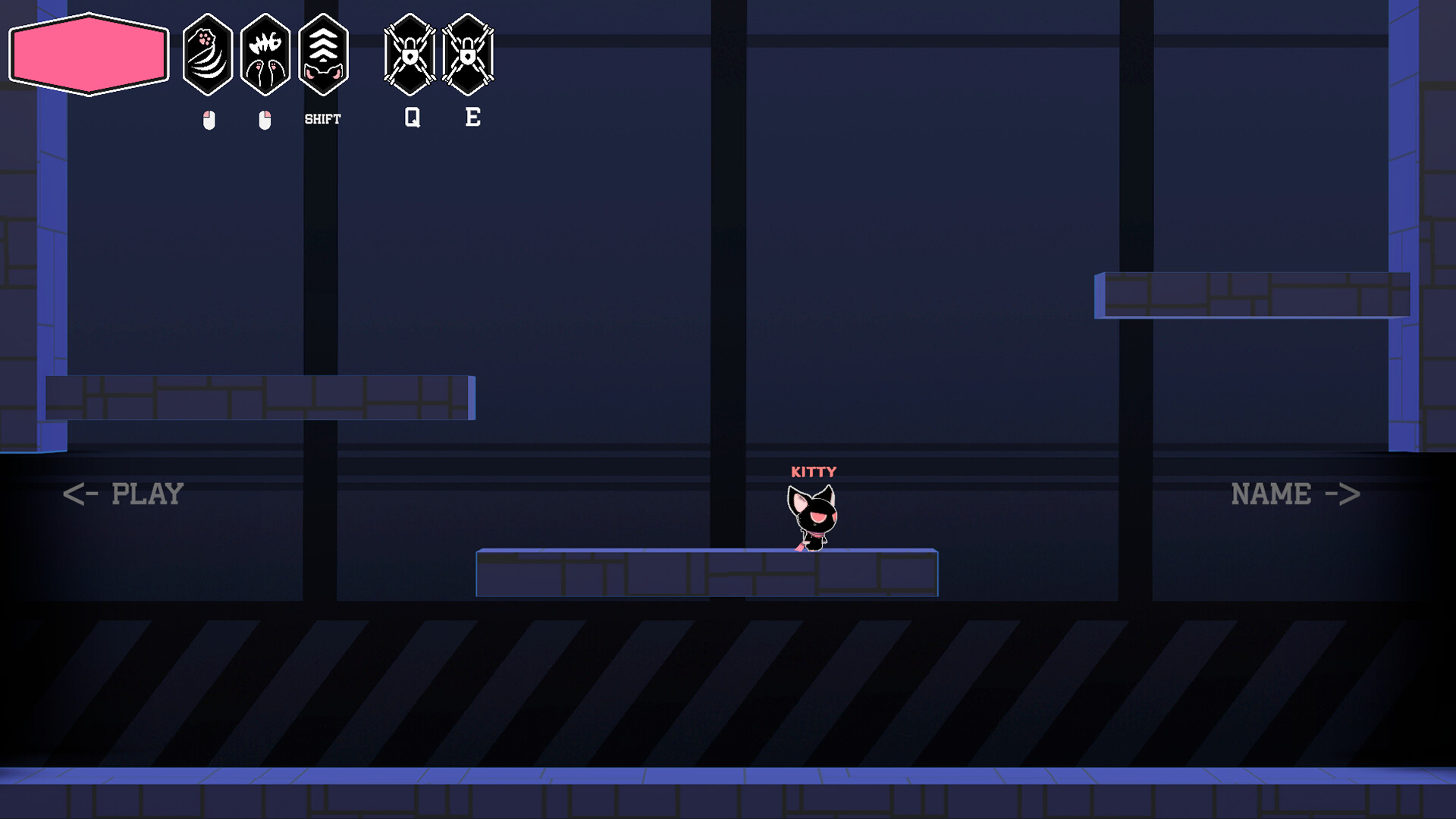Viewport: 1456px width, 819px height.
Task: Expand the SHIFT key binding label
Action: (x=324, y=118)
